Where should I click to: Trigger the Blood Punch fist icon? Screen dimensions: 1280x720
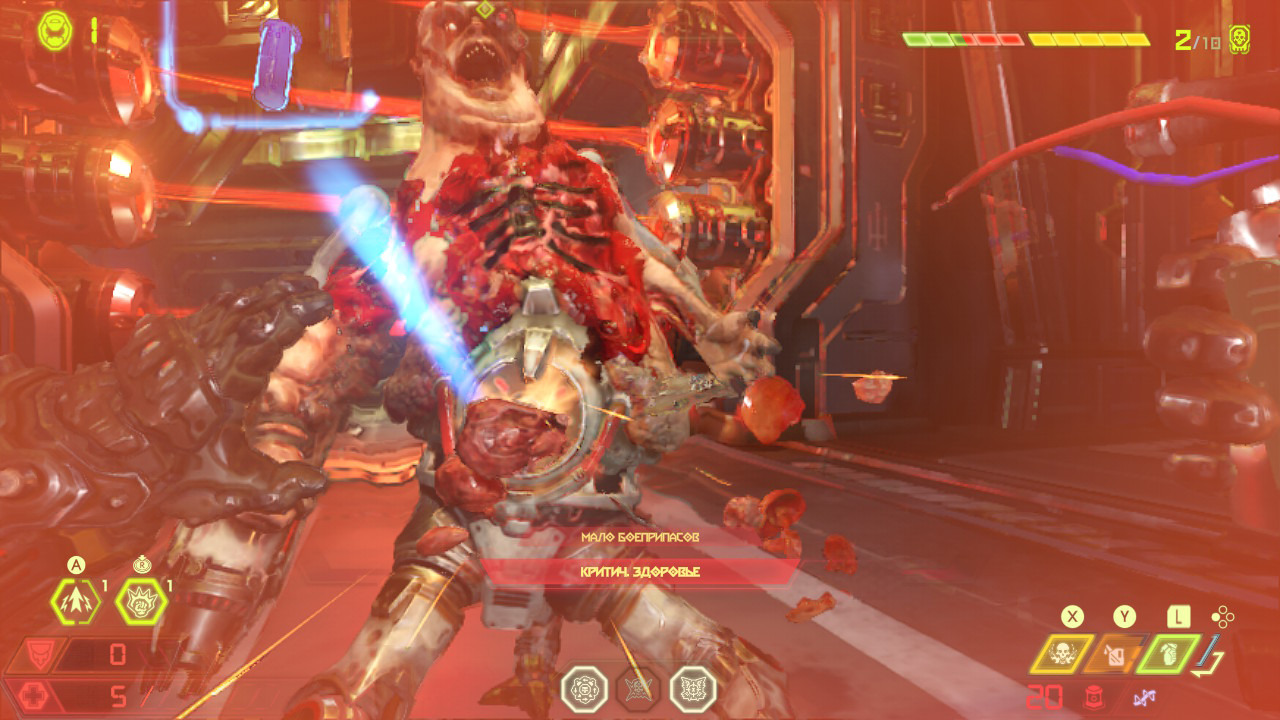coord(141,602)
